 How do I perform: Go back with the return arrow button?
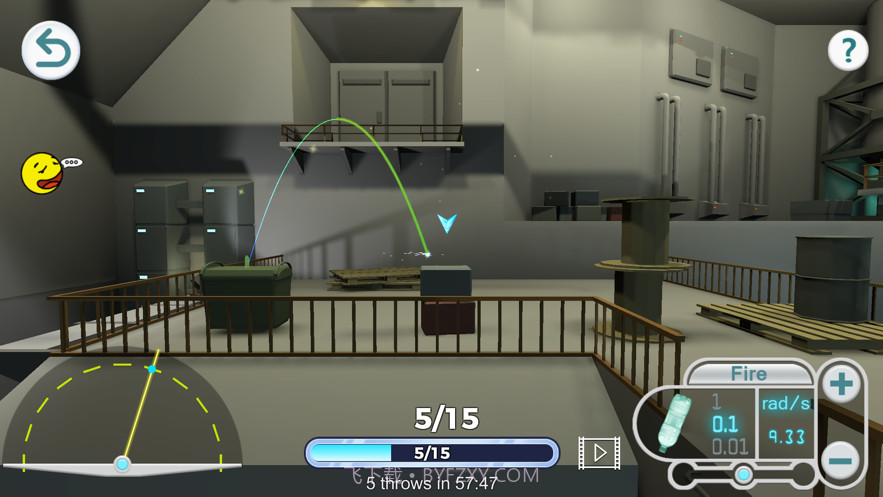pos(50,50)
